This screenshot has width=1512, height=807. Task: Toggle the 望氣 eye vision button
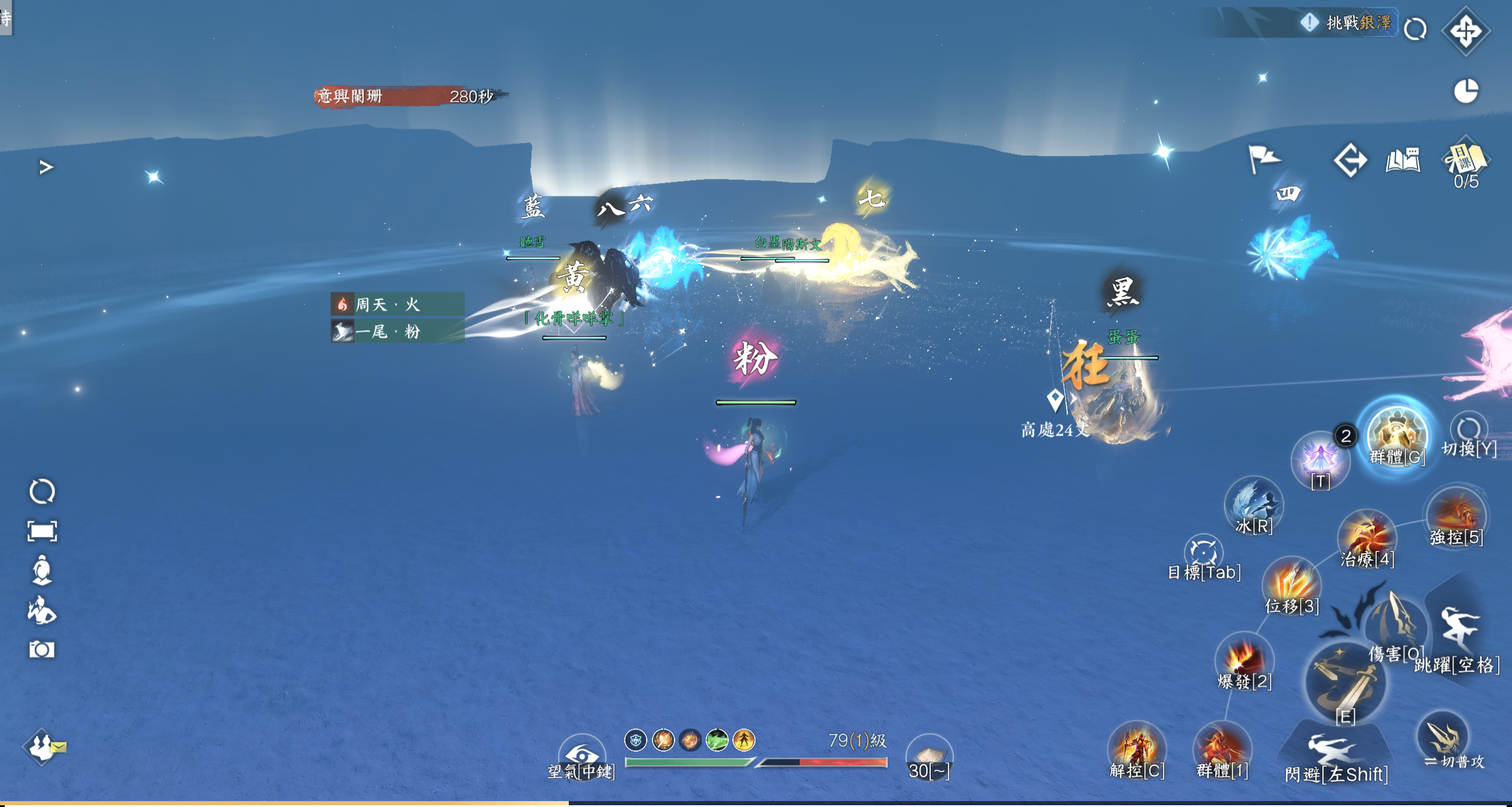581,754
